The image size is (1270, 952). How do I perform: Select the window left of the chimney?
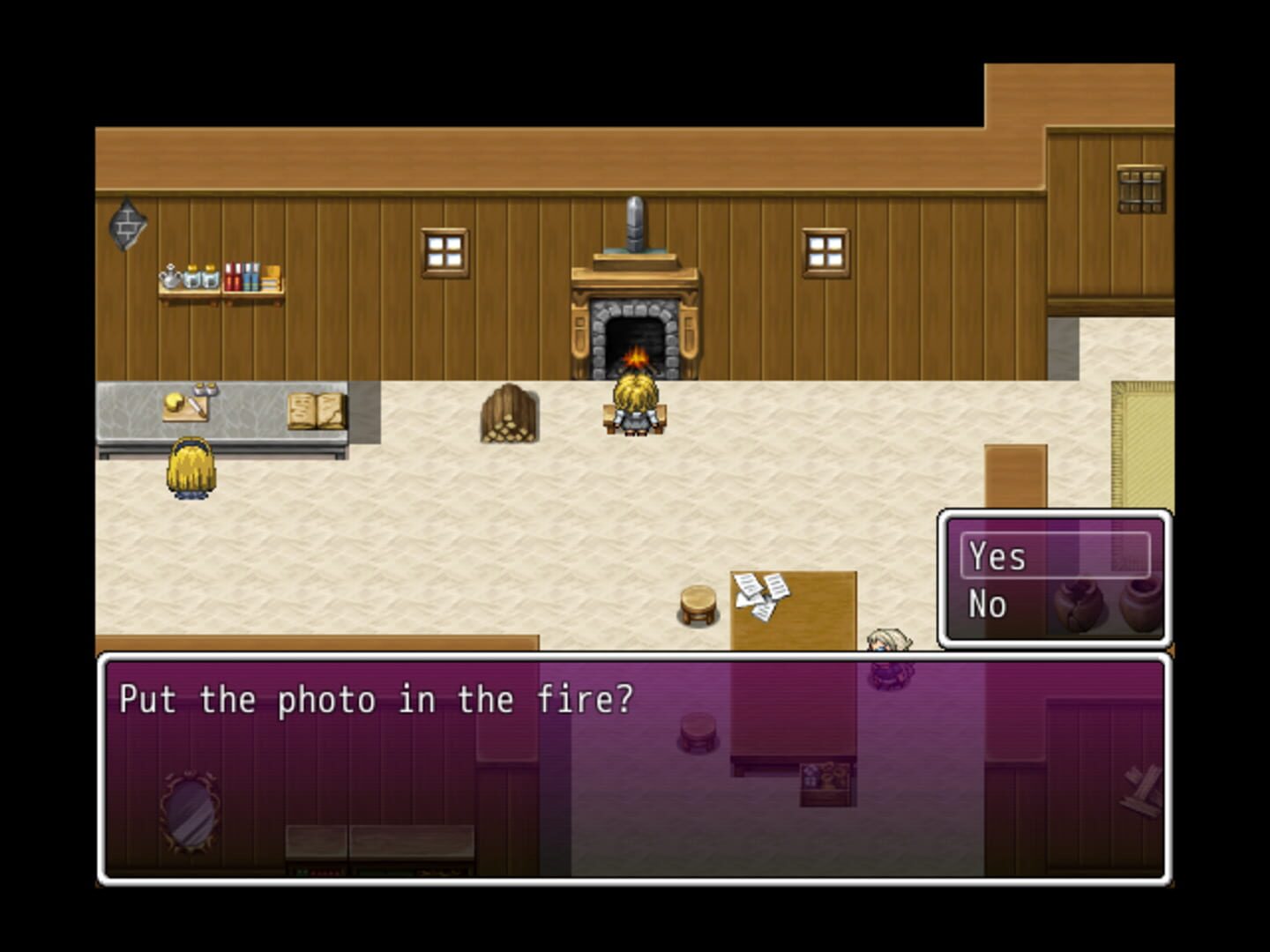[x=444, y=250]
